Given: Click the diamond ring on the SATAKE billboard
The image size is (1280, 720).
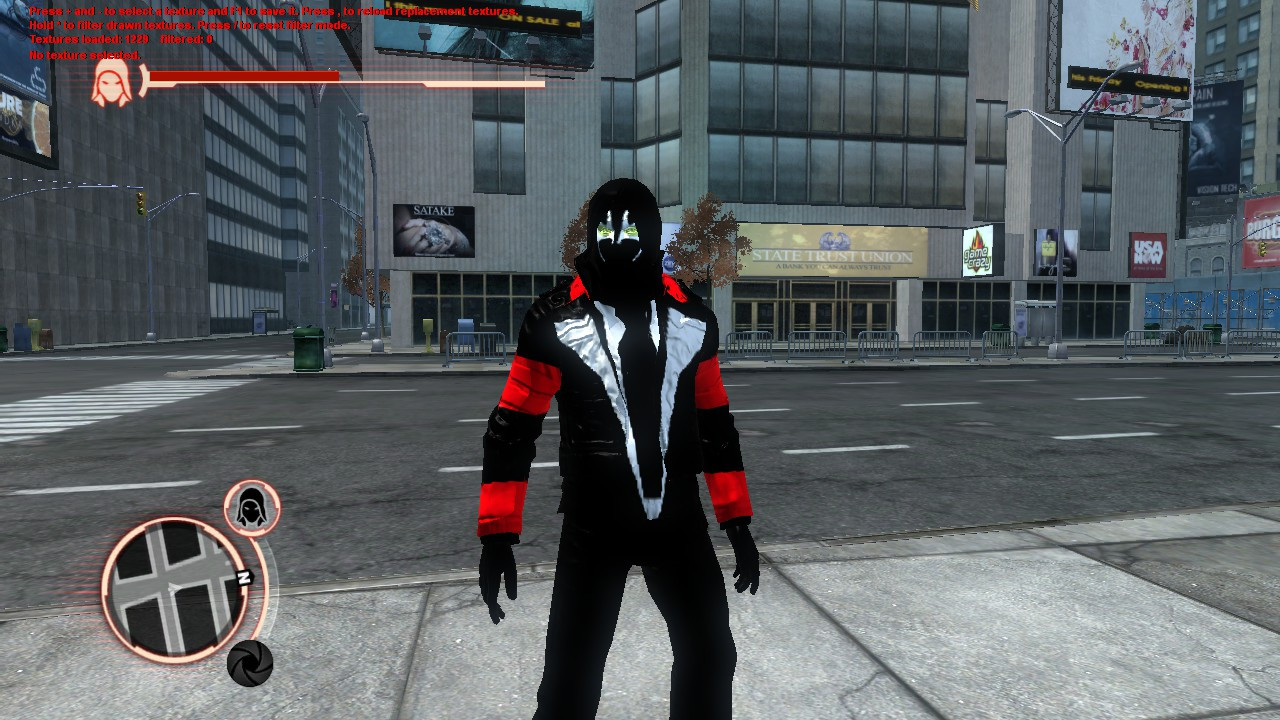Looking at the screenshot, I should pyautogui.click(x=432, y=235).
